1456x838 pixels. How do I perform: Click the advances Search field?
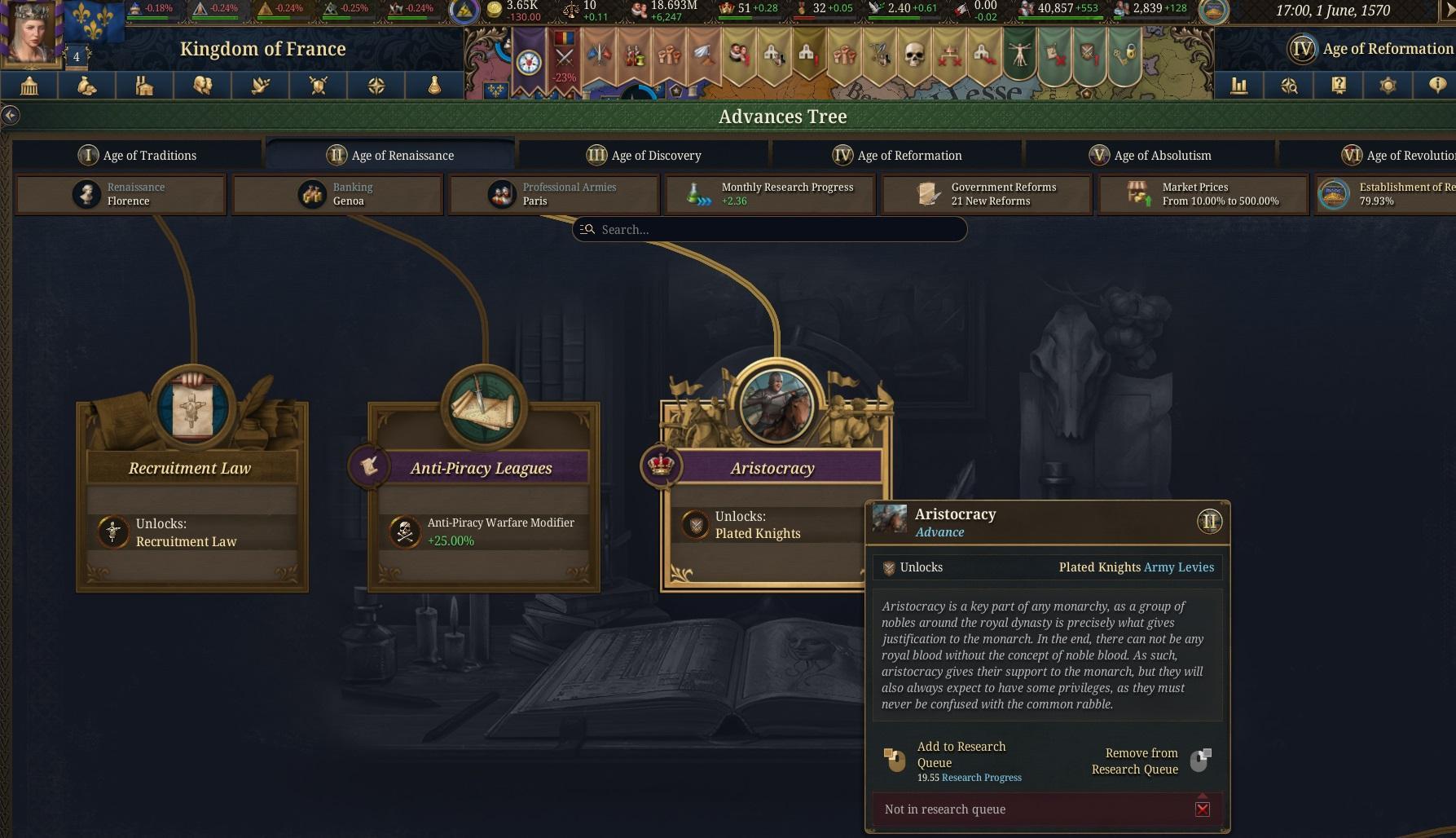coord(769,230)
